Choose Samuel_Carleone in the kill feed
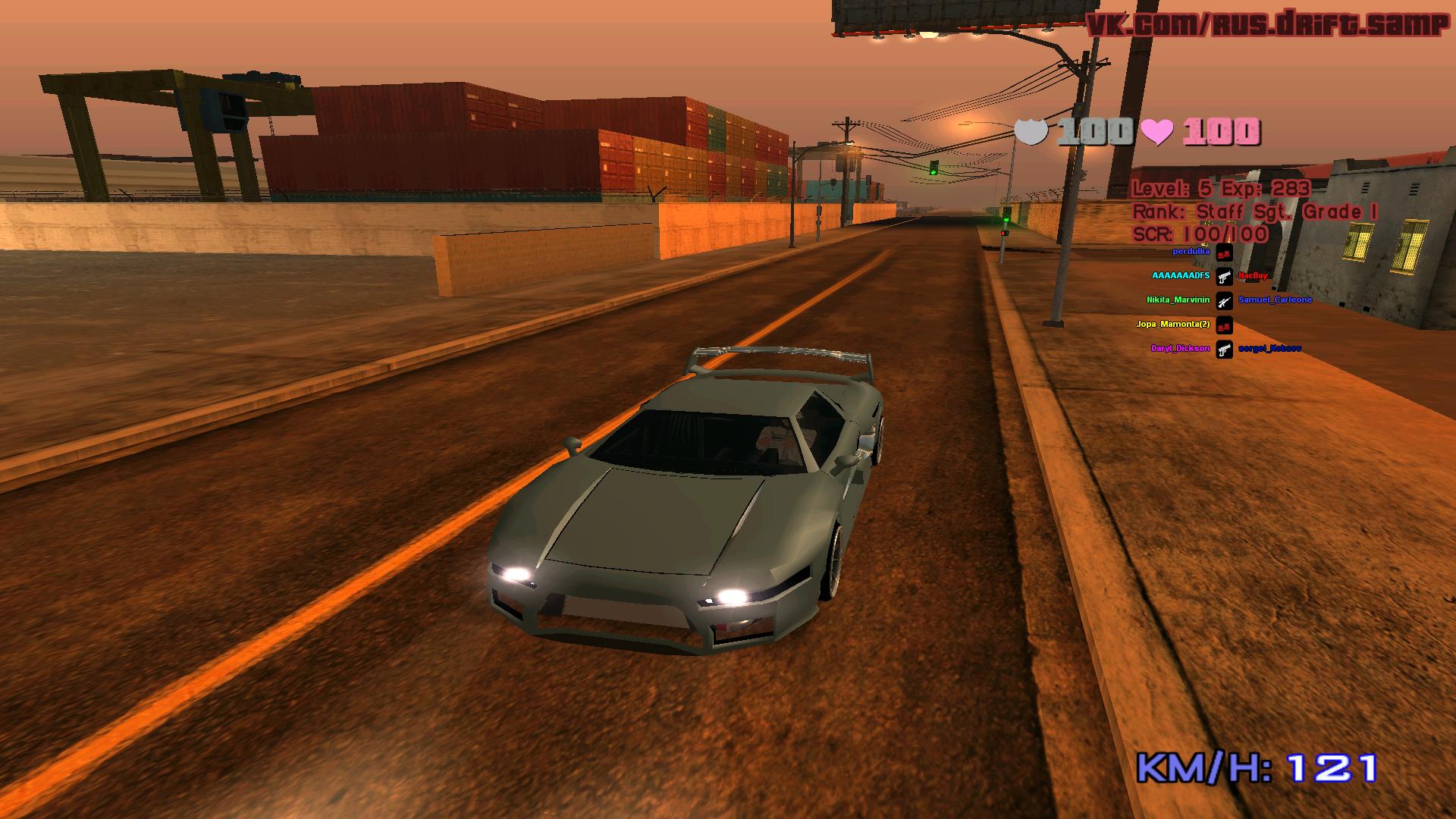 tap(1275, 300)
